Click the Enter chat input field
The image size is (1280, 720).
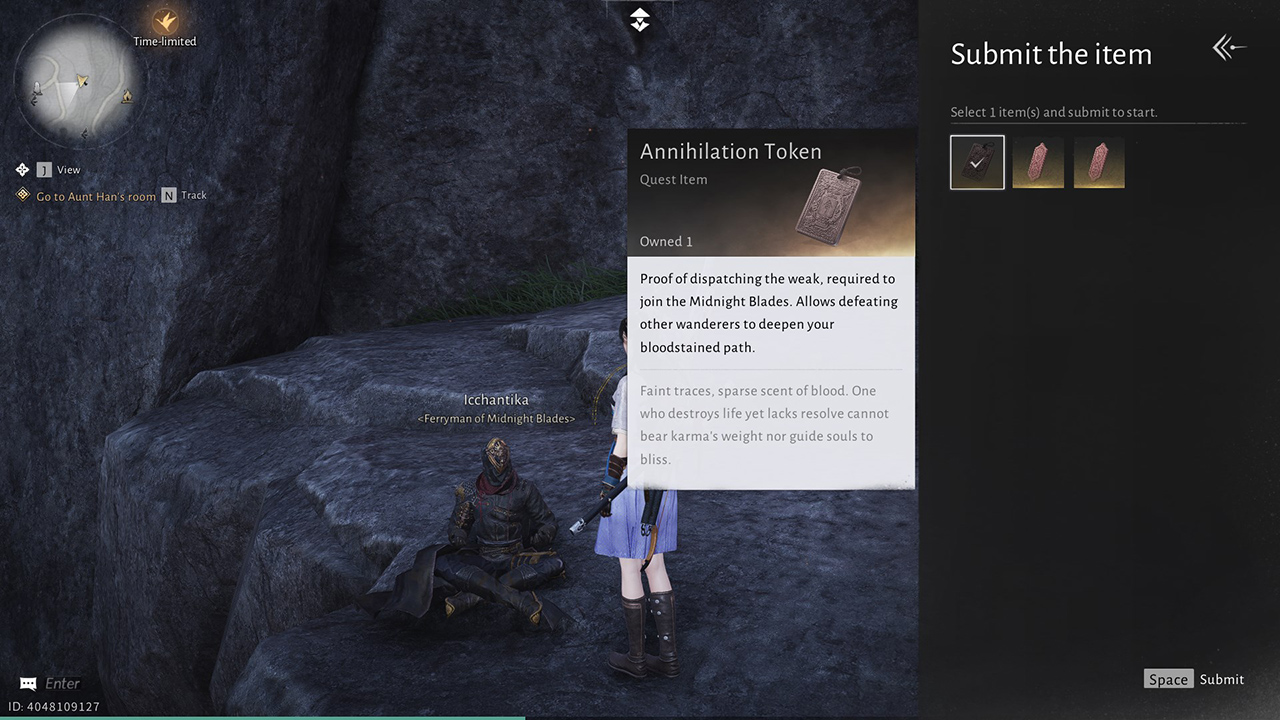click(x=62, y=682)
